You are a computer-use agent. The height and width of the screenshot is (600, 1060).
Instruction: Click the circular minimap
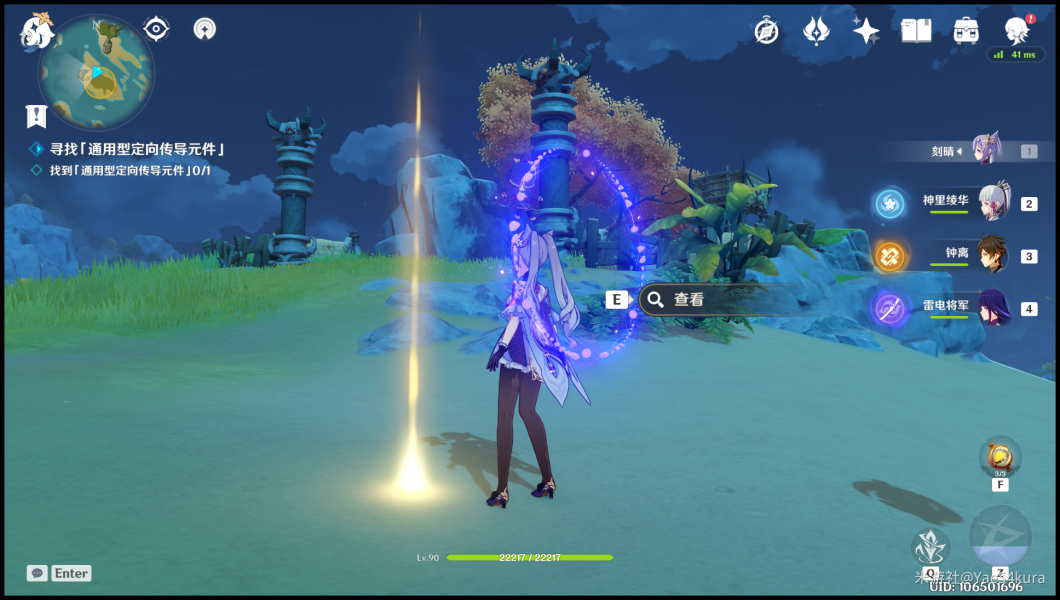[96, 72]
